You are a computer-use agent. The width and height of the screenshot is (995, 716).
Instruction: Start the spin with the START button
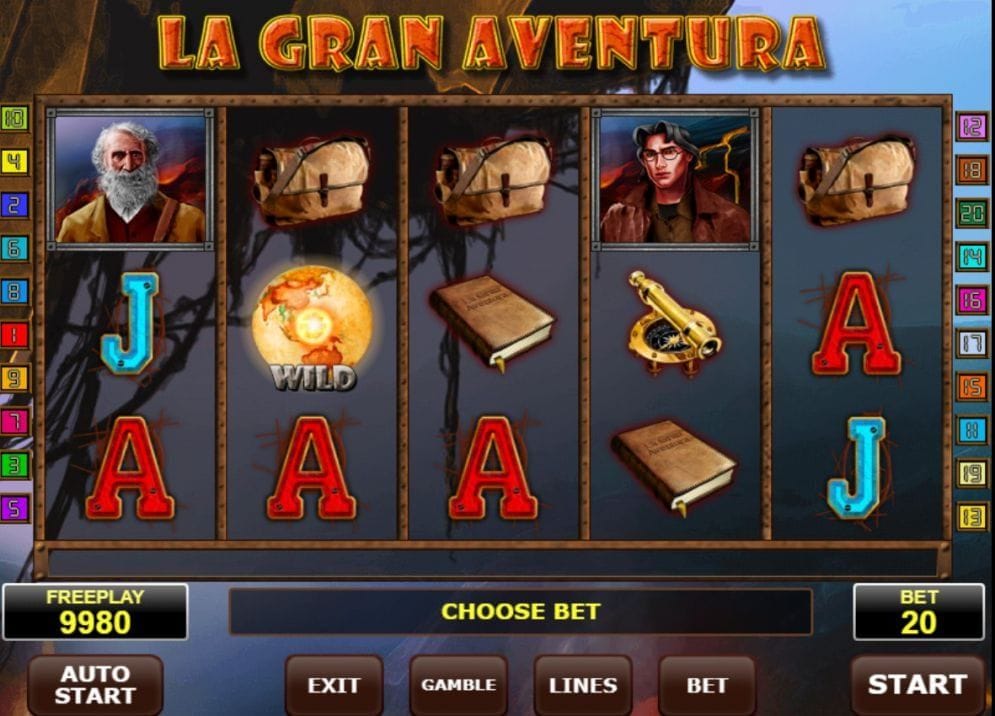pos(917,685)
